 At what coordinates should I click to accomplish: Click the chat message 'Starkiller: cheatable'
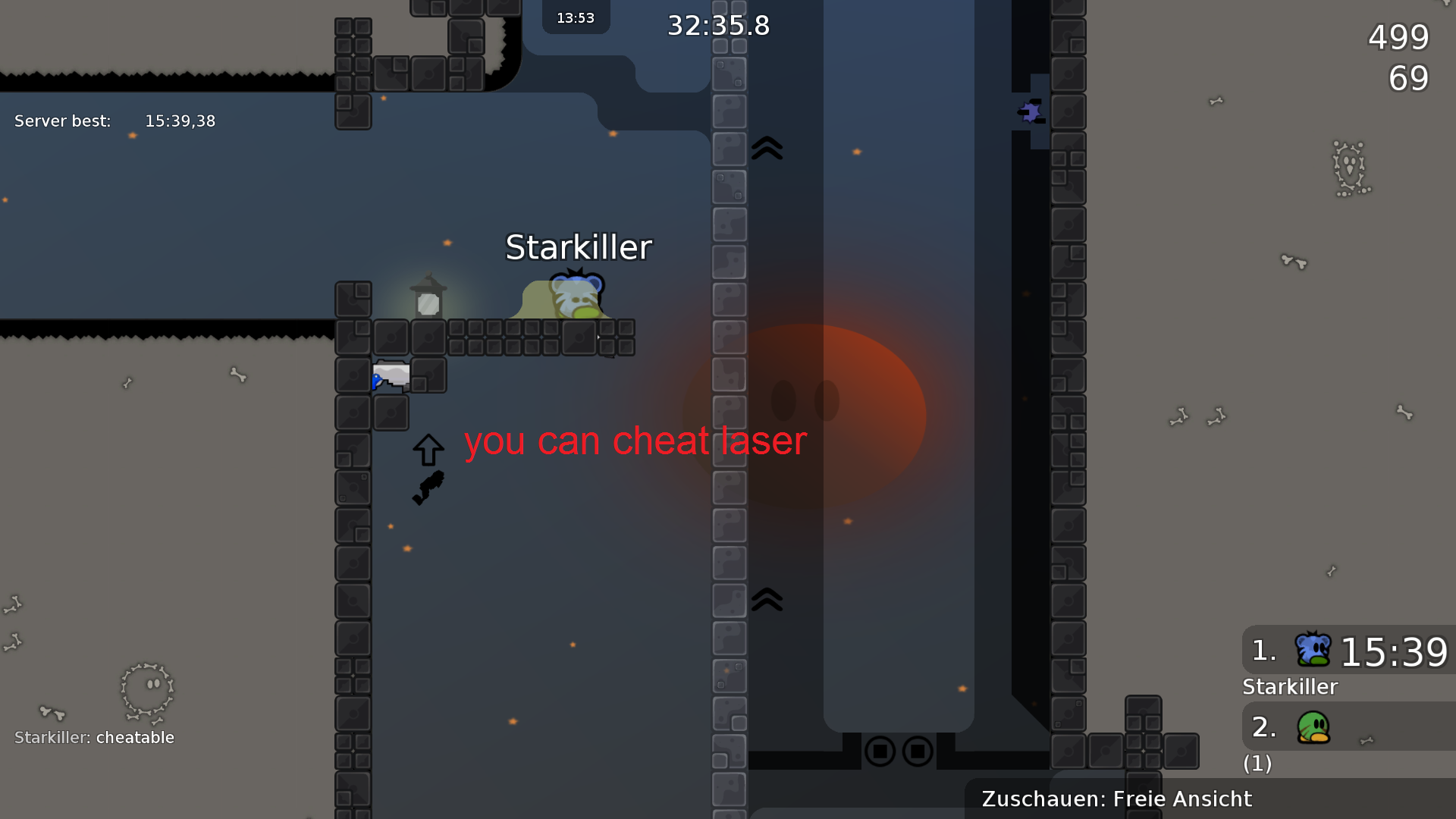pos(93,737)
